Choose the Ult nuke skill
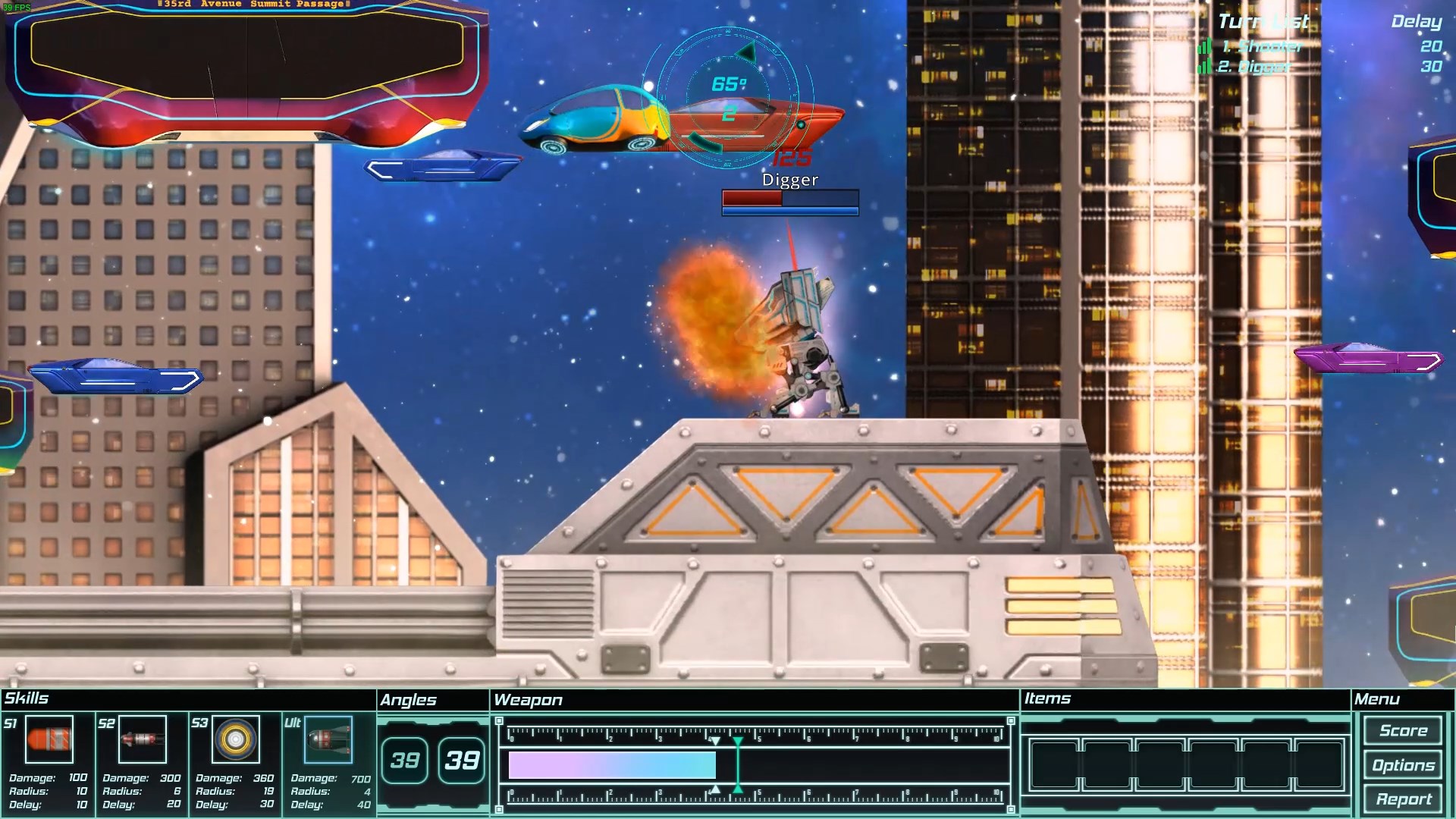The width and height of the screenshot is (1456, 819). click(326, 739)
